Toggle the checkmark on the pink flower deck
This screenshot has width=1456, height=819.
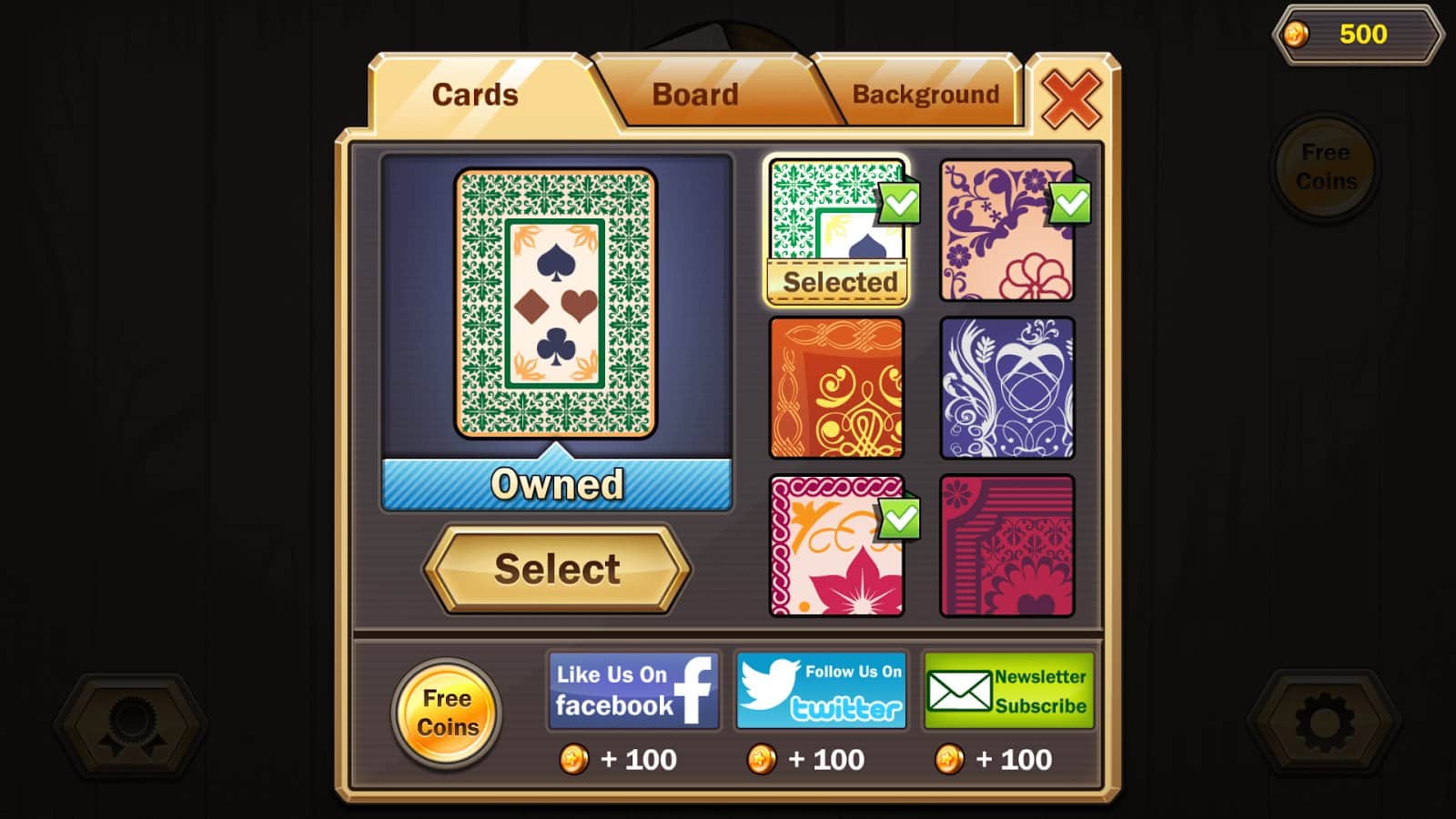[899, 520]
